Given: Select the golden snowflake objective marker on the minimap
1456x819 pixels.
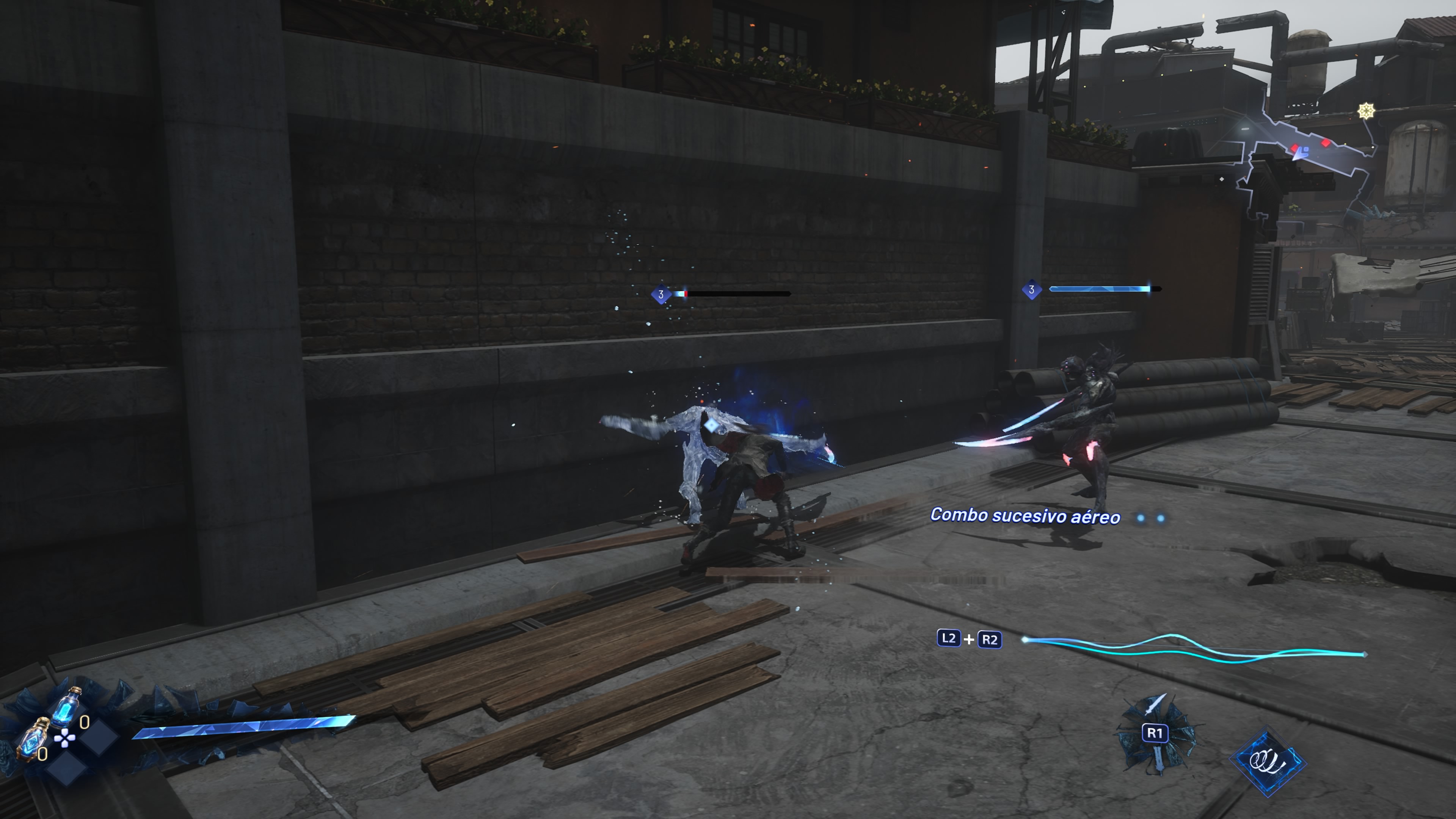Looking at the screenshot, I should [1366, 111].
